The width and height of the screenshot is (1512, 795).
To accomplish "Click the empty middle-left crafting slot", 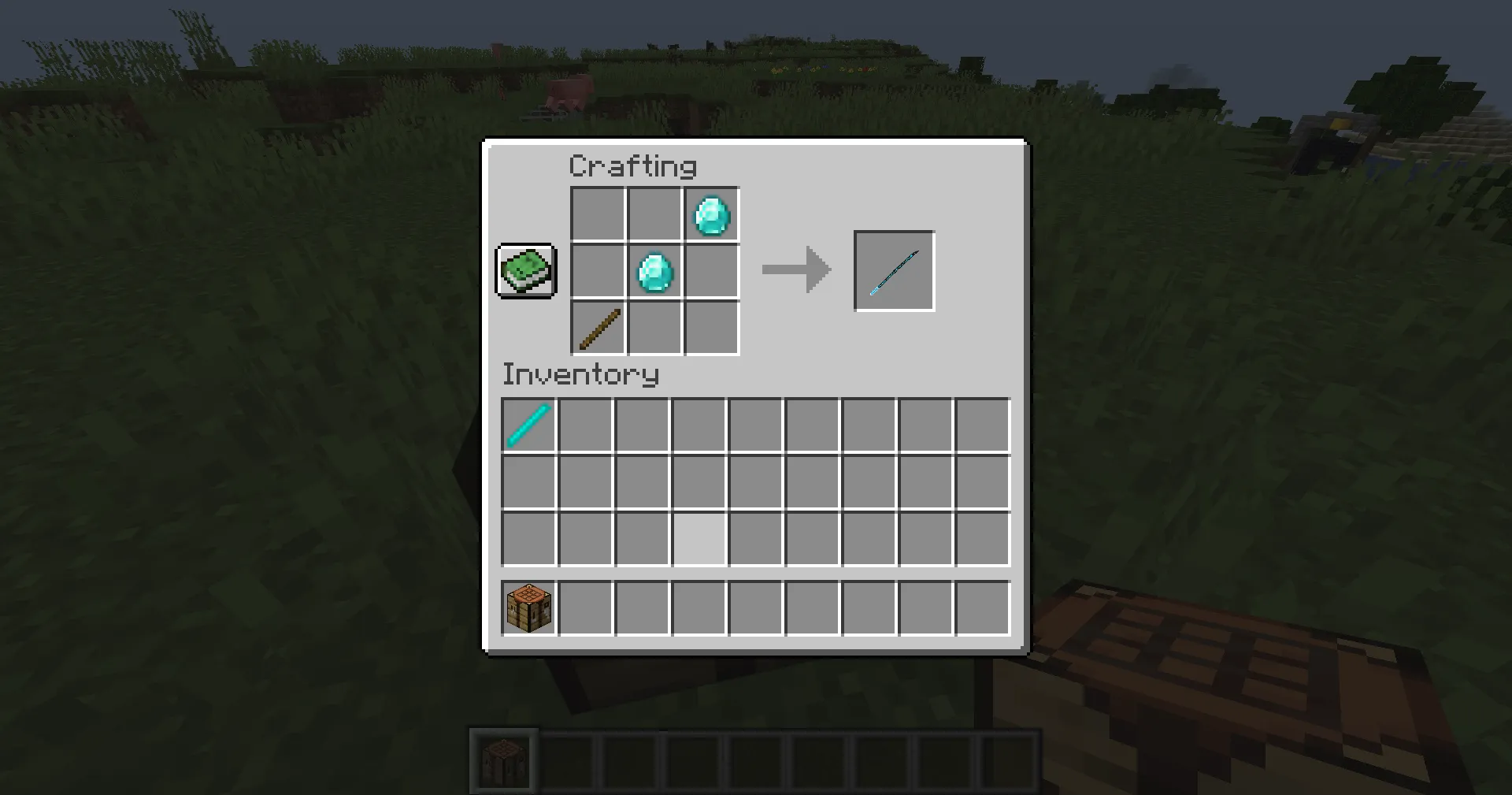I will point(597,270).
